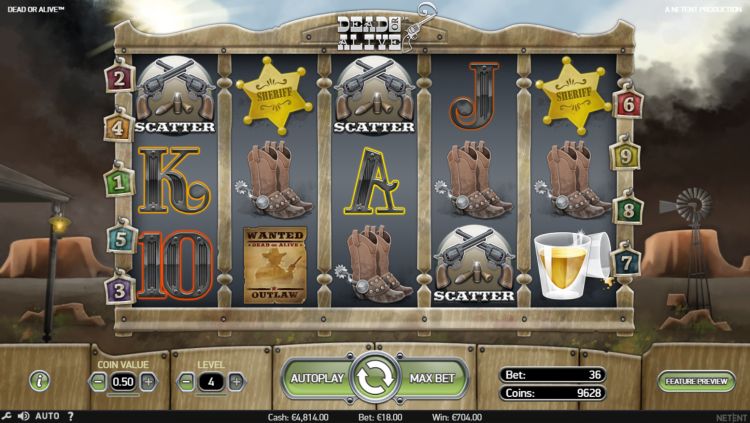Viewport: 750px width, 423px height.
Task: Open the paytable info button
Action: tap(39, 380)
